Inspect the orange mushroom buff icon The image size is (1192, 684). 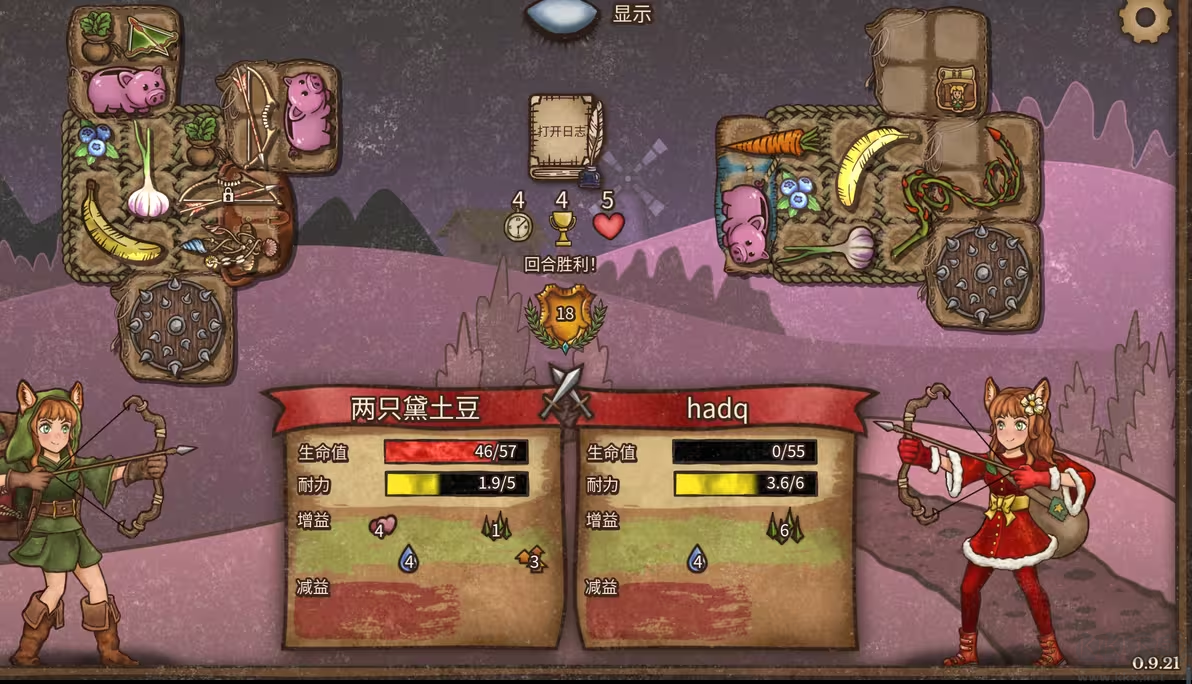click(x=531, y=558)
